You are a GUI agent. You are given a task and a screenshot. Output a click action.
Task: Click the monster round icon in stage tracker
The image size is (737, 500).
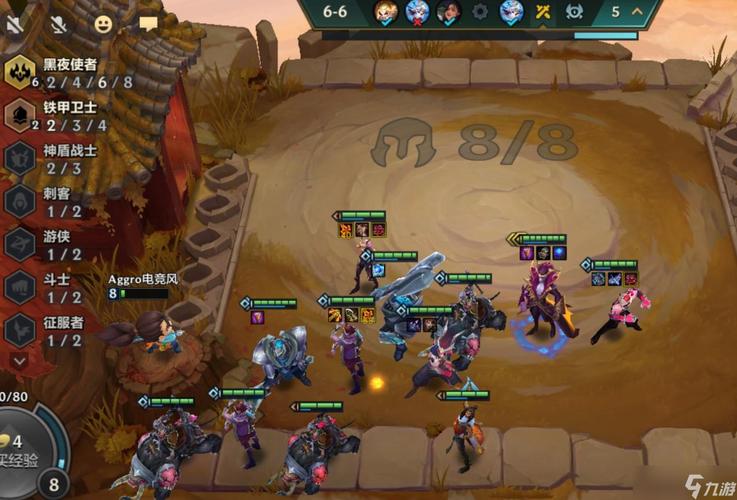pos(574,12)
